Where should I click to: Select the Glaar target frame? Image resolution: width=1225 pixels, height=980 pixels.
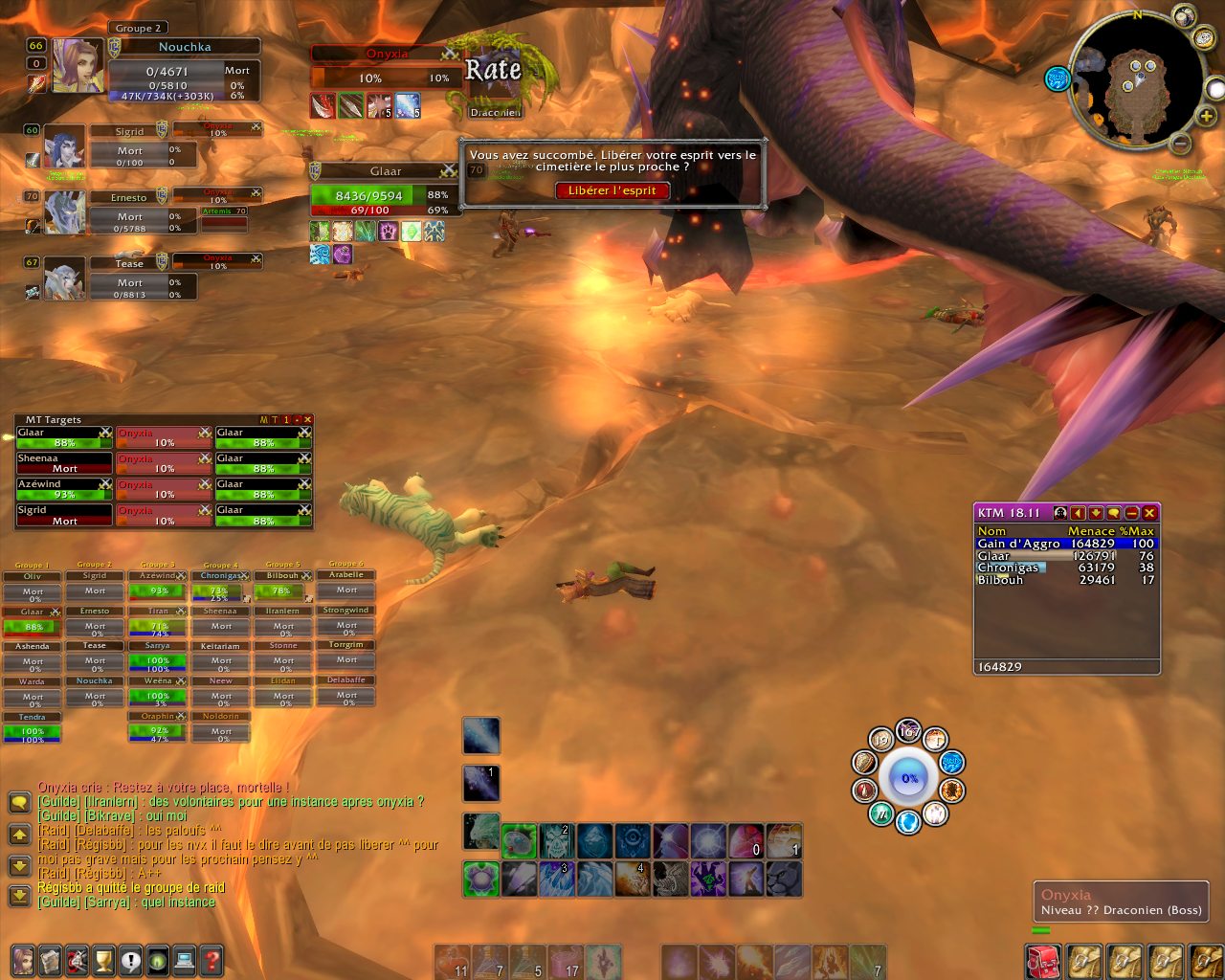[x=386, y=171]
